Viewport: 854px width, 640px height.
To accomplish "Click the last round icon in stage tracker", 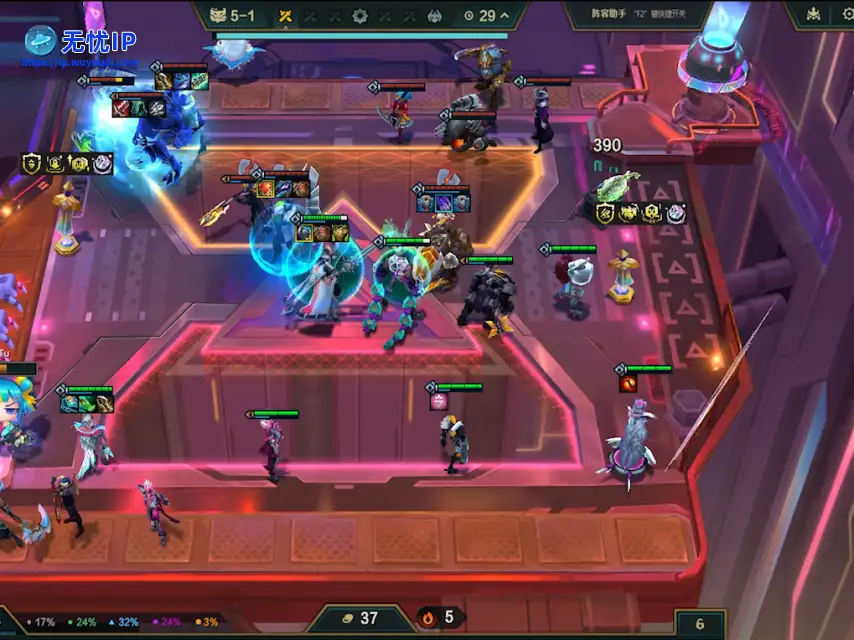I will pos(435,16).
